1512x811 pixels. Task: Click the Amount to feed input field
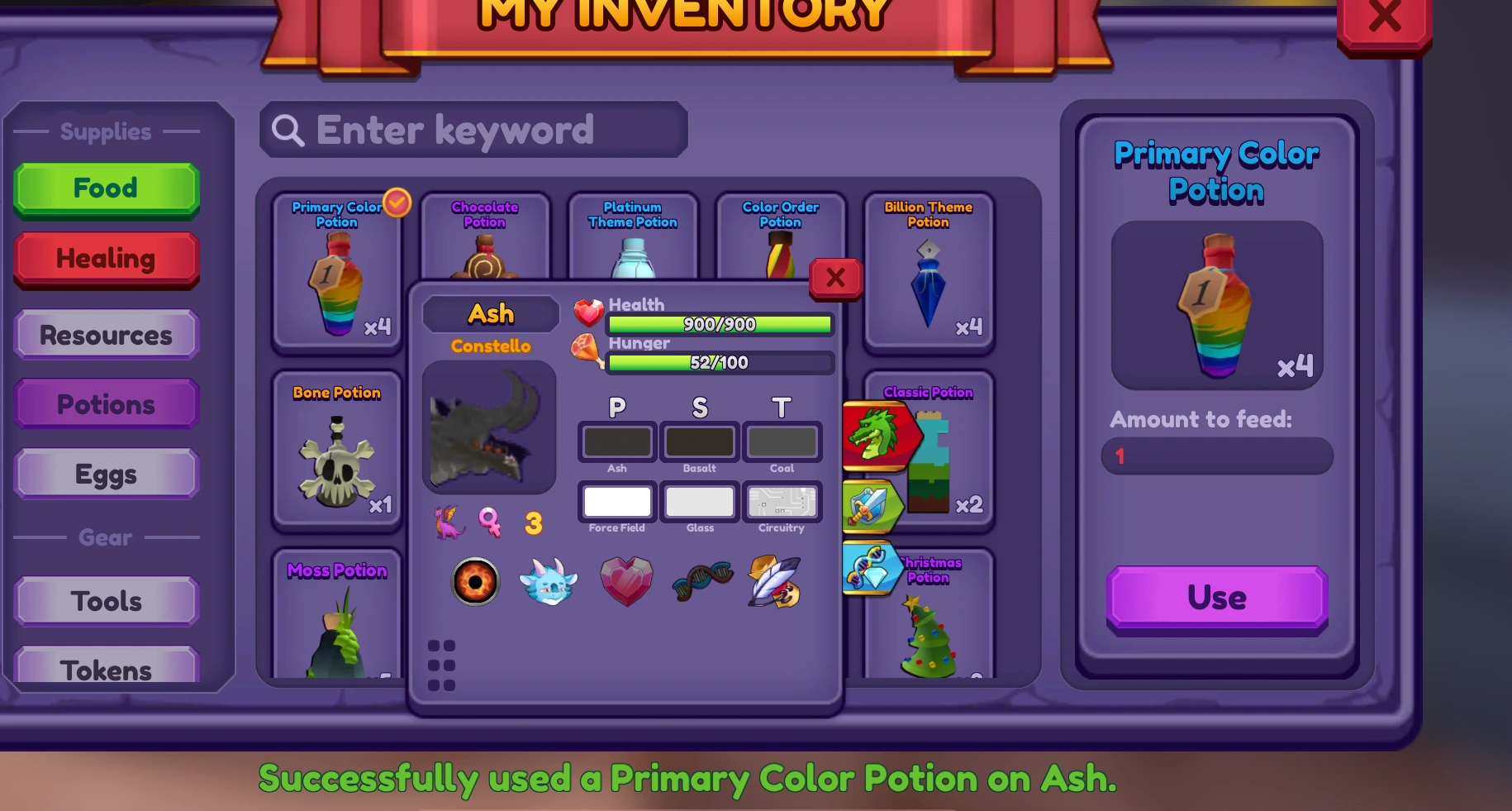tap(1216, 456)
